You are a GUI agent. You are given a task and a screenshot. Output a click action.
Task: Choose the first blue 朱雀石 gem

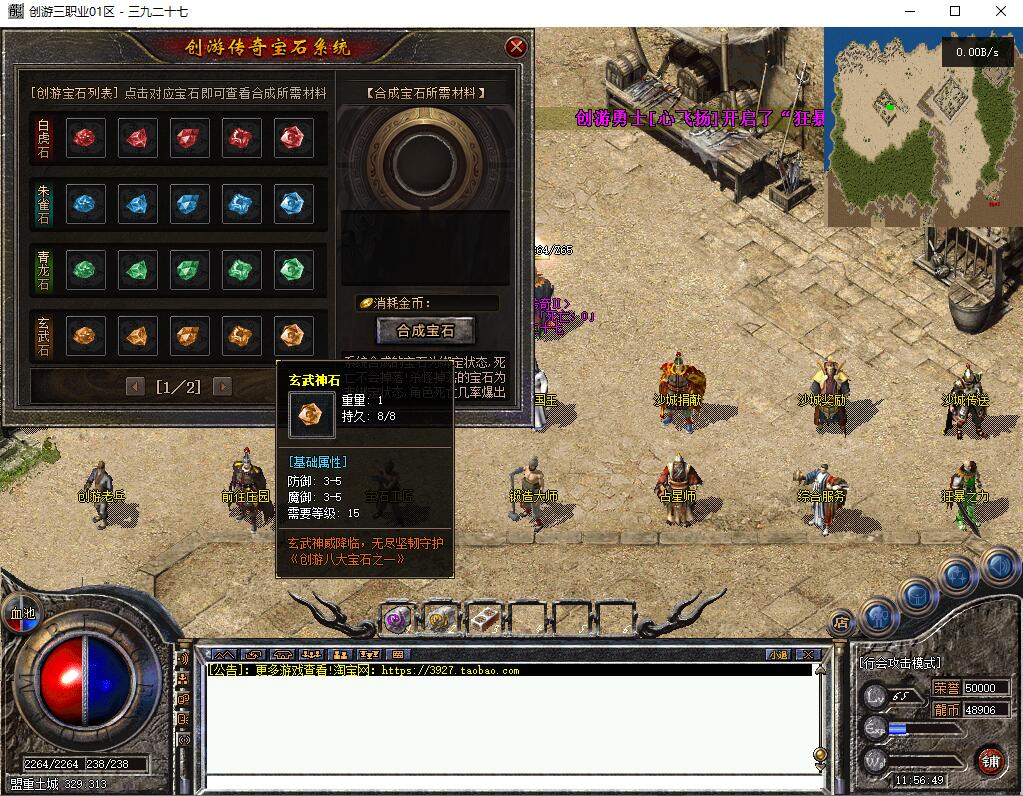pyautogui.click(x=86, y=204)
